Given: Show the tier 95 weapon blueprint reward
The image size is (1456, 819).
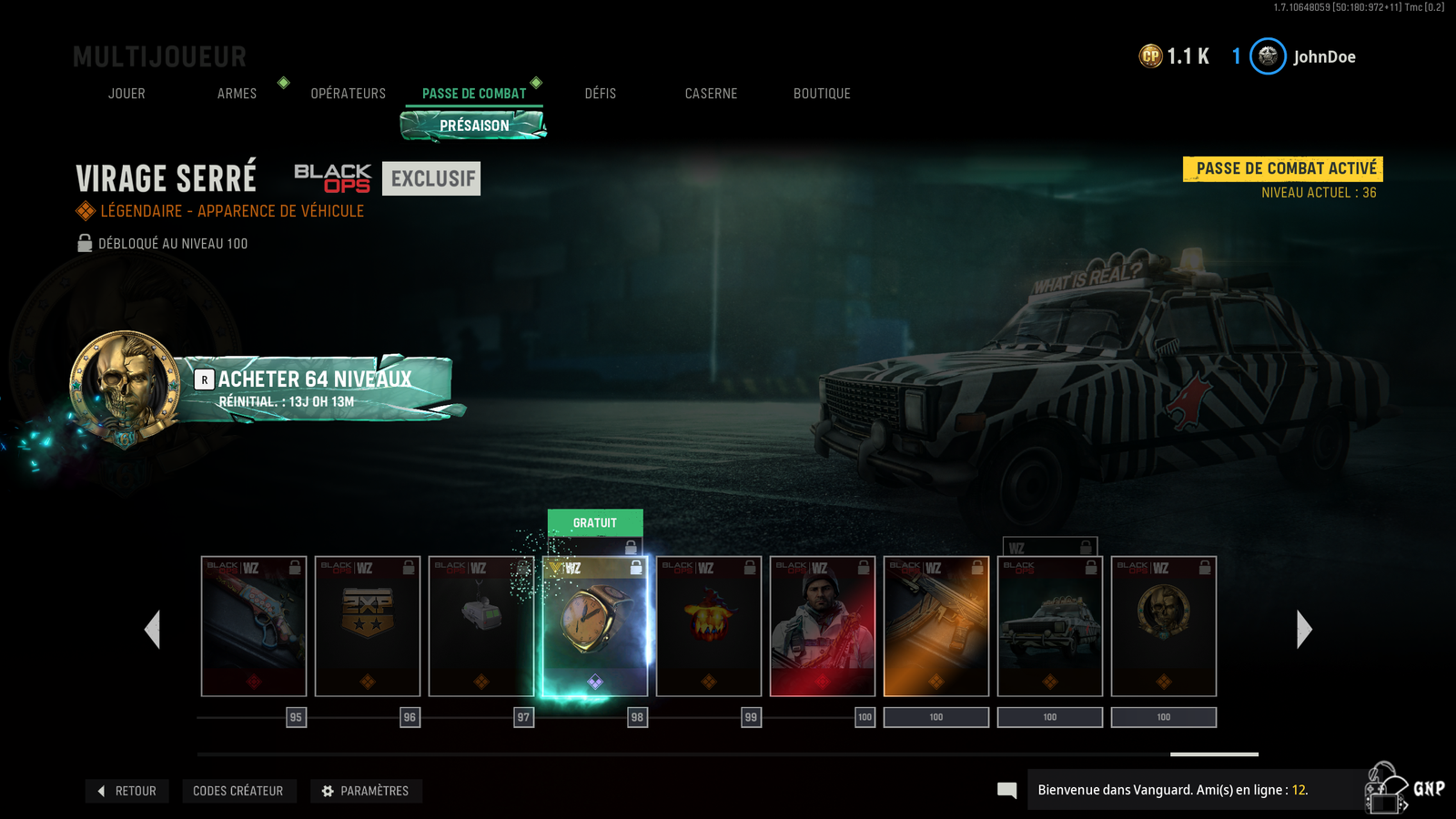Looking at the screenshot, I should [x=254, y=626].
